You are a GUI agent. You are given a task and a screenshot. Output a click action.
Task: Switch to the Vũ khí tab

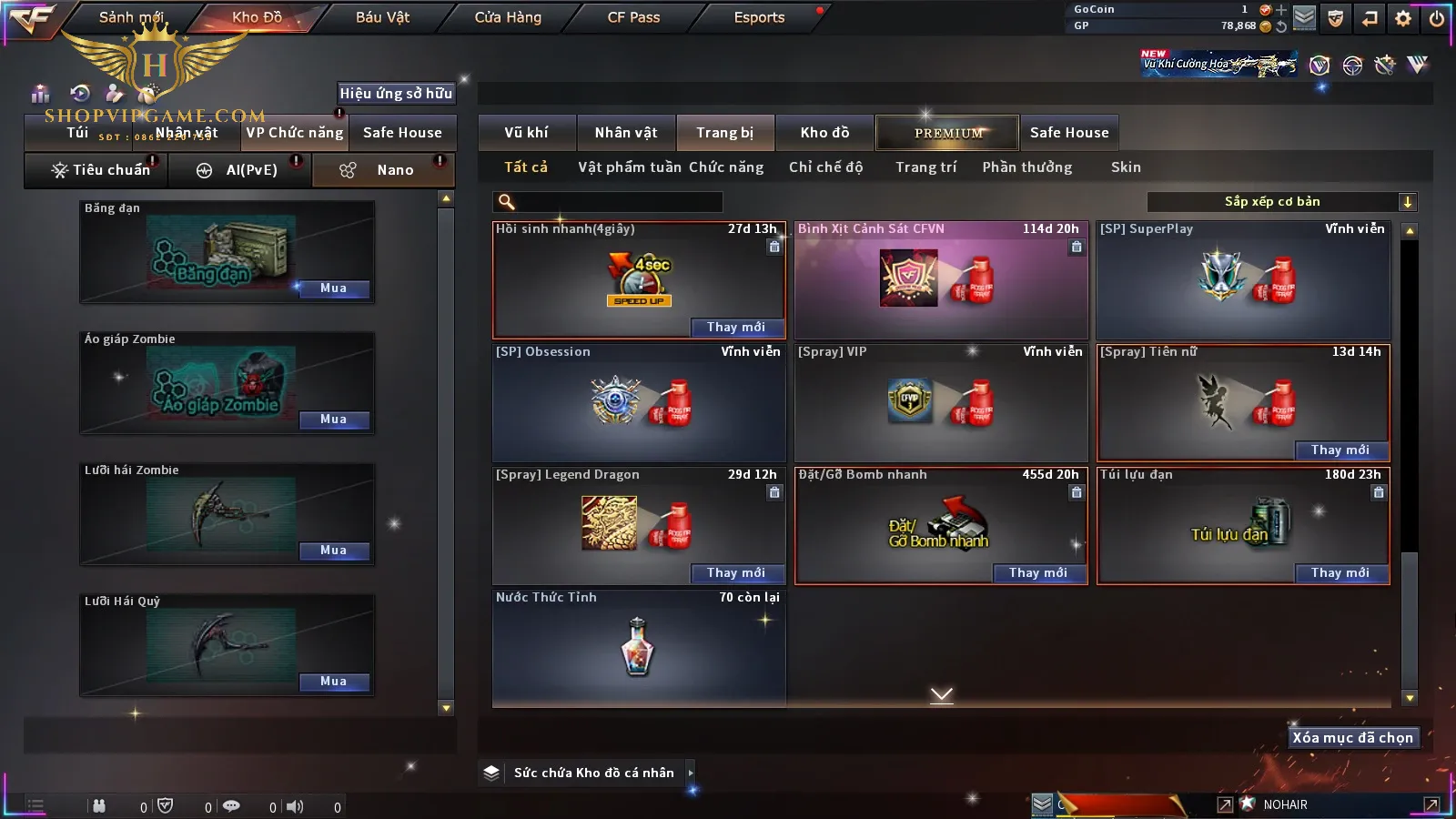[x=526, y=133]
